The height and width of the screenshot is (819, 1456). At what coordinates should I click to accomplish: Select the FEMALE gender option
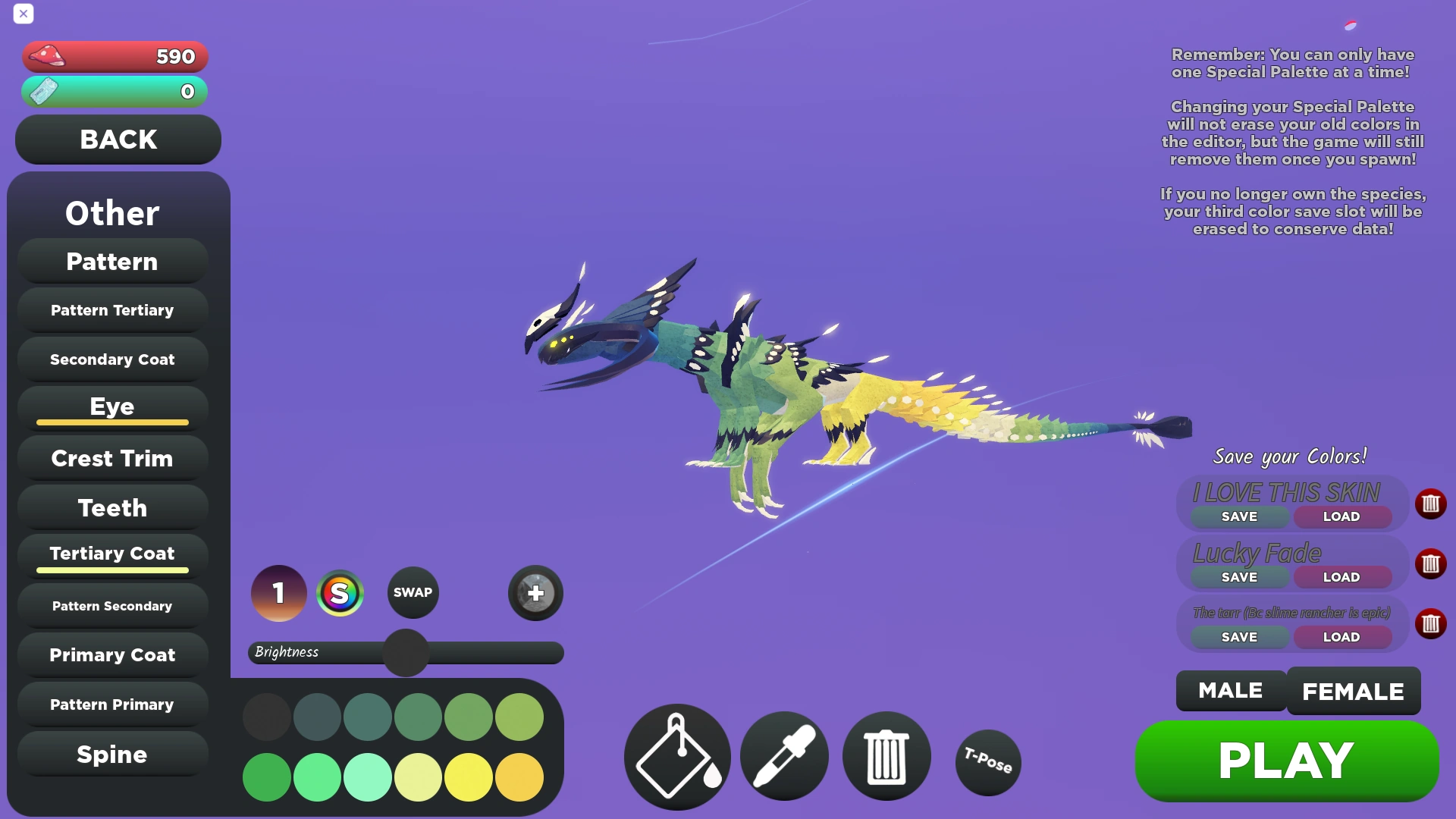tap(1353, 690)
